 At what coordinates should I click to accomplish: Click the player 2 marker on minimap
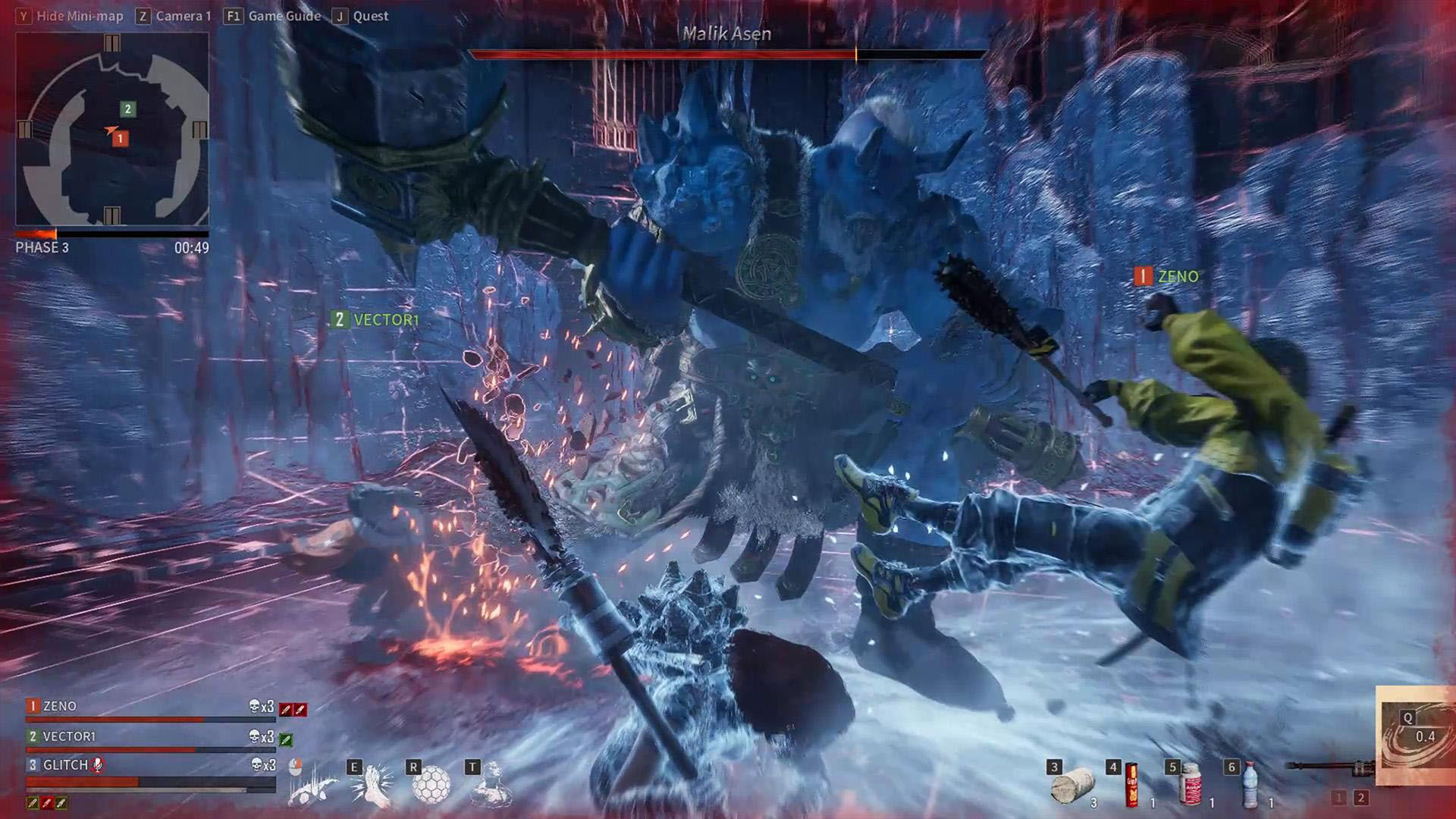click(127, 109)
